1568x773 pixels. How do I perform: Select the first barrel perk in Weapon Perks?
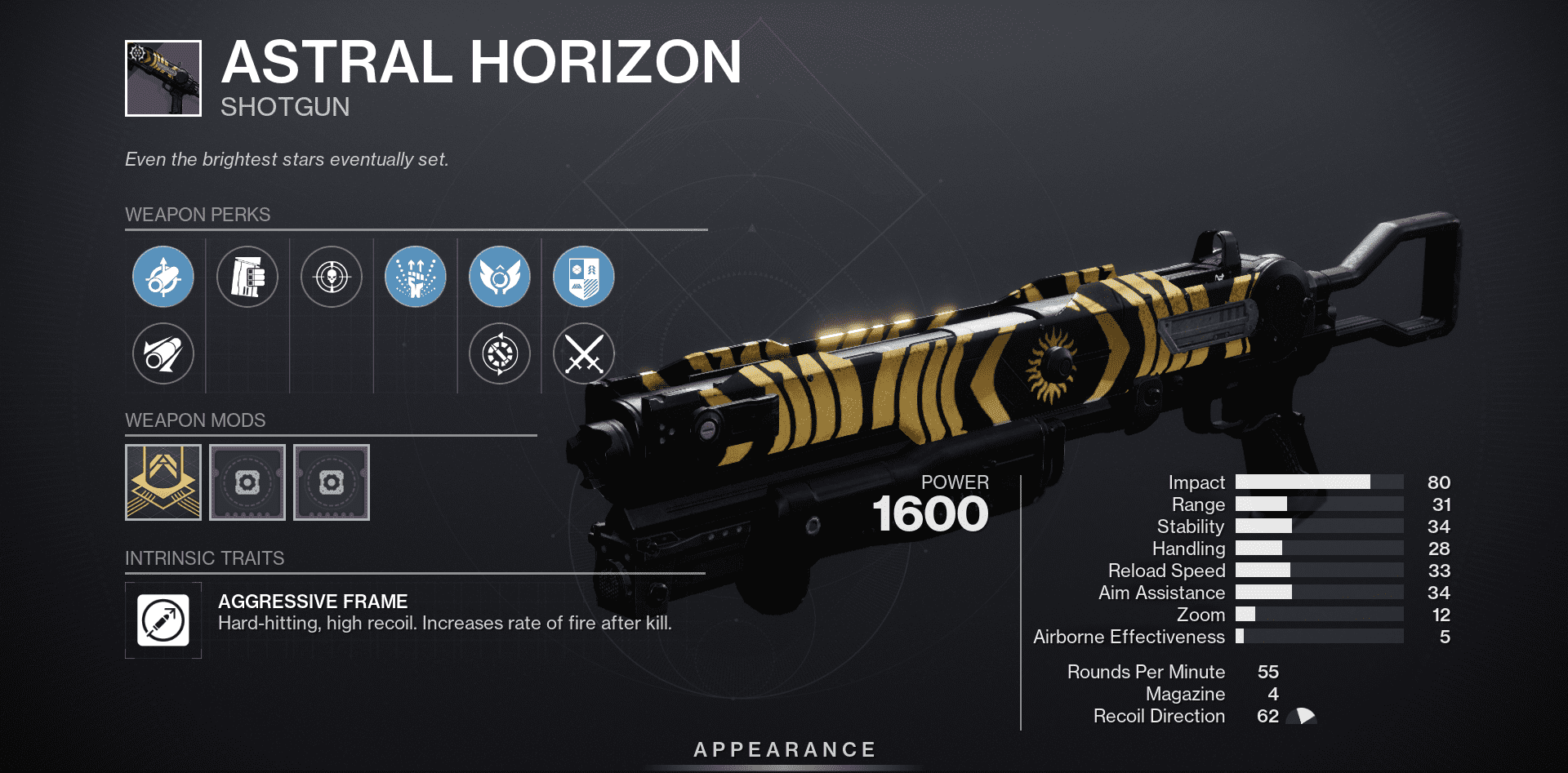click(x=163, y=277)
